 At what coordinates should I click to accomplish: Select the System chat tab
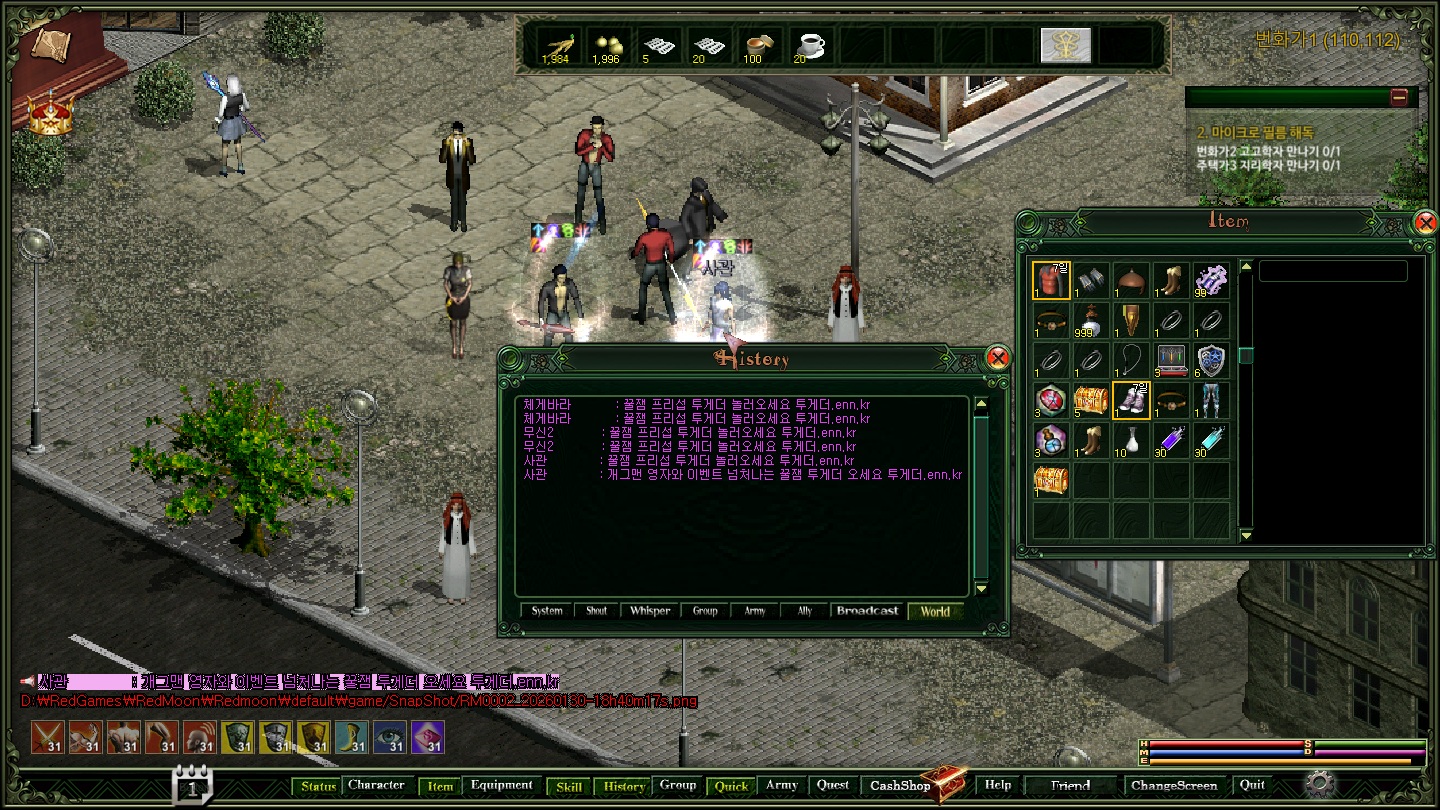pyautogui.click(x=547, y=611)
